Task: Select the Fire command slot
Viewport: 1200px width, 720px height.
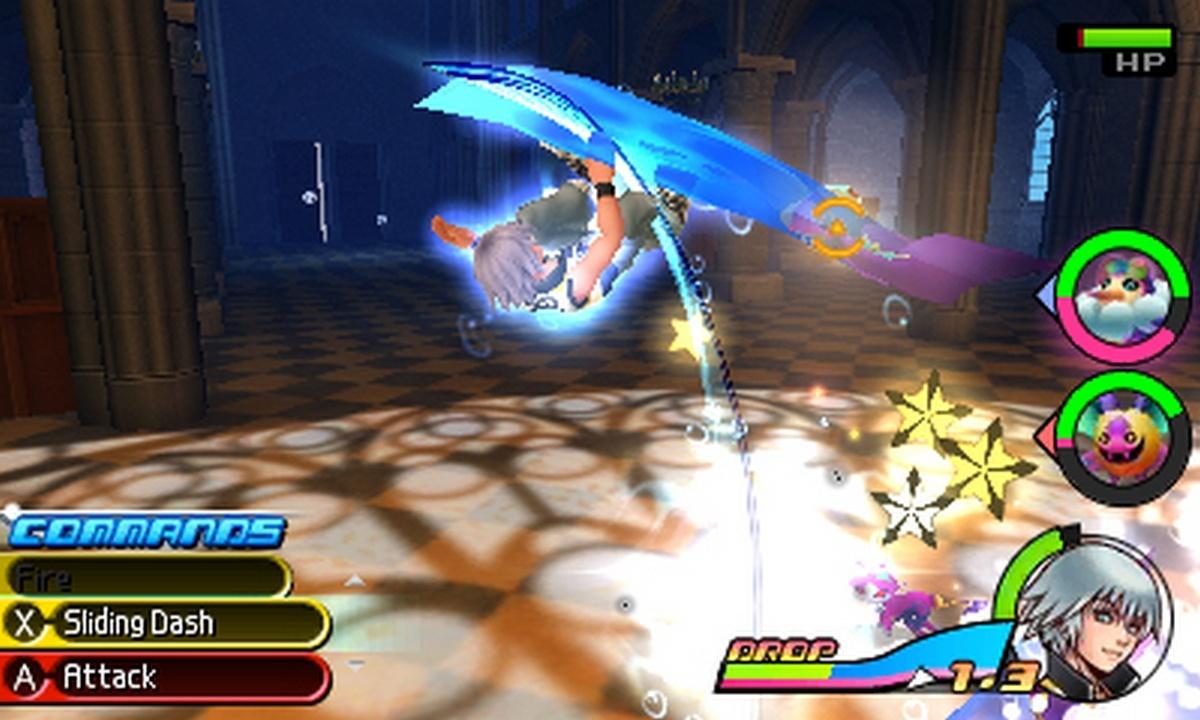Action: point(145,577)
